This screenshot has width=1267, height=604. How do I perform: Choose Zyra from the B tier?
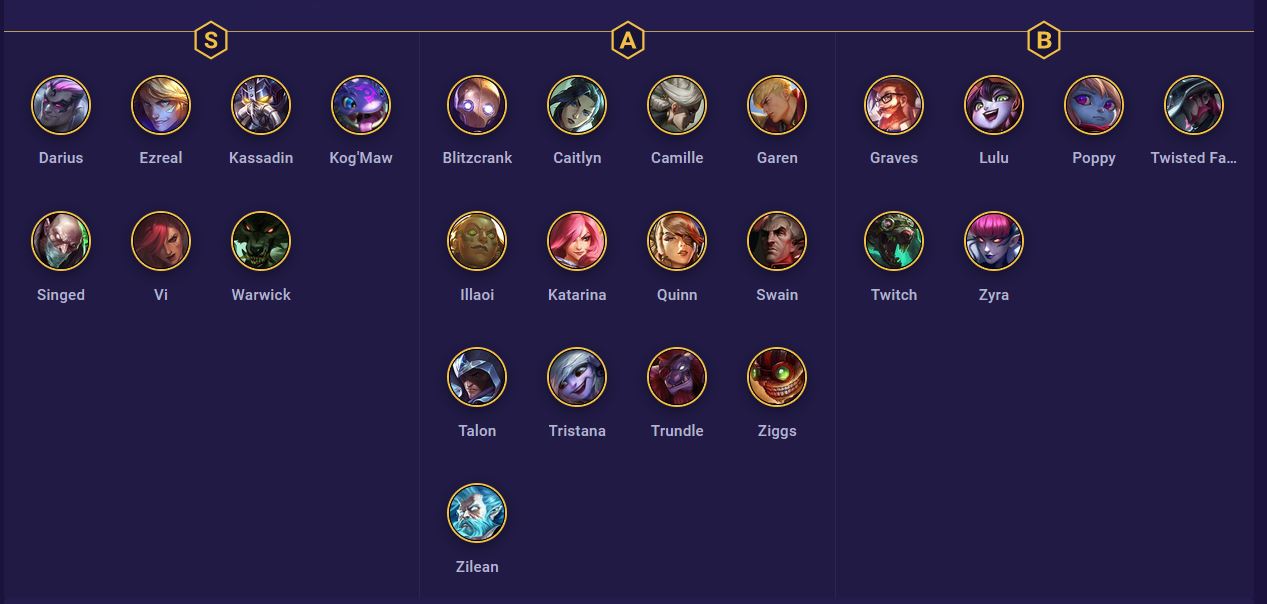click(994, 241)
